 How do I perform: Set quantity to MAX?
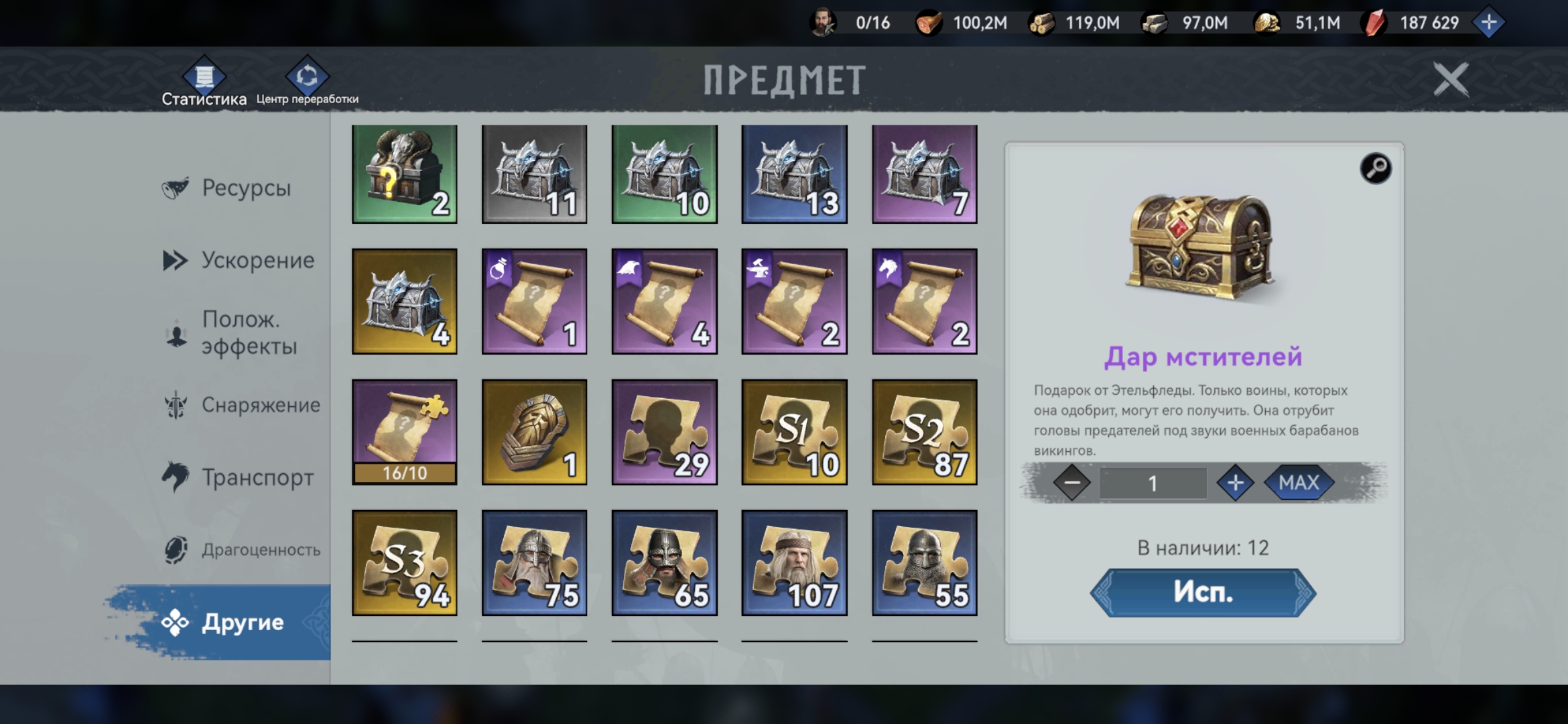(x=1298, y=483)
